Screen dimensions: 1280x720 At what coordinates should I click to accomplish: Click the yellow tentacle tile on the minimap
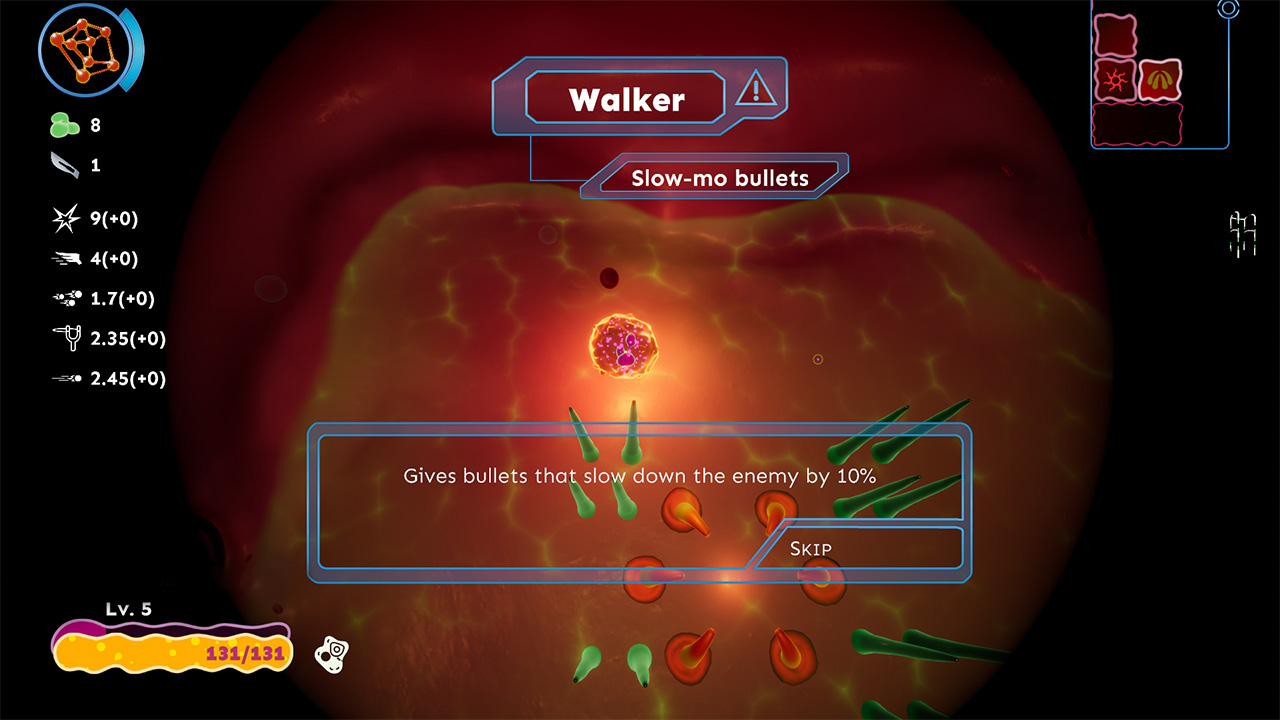pos(1161,79)
